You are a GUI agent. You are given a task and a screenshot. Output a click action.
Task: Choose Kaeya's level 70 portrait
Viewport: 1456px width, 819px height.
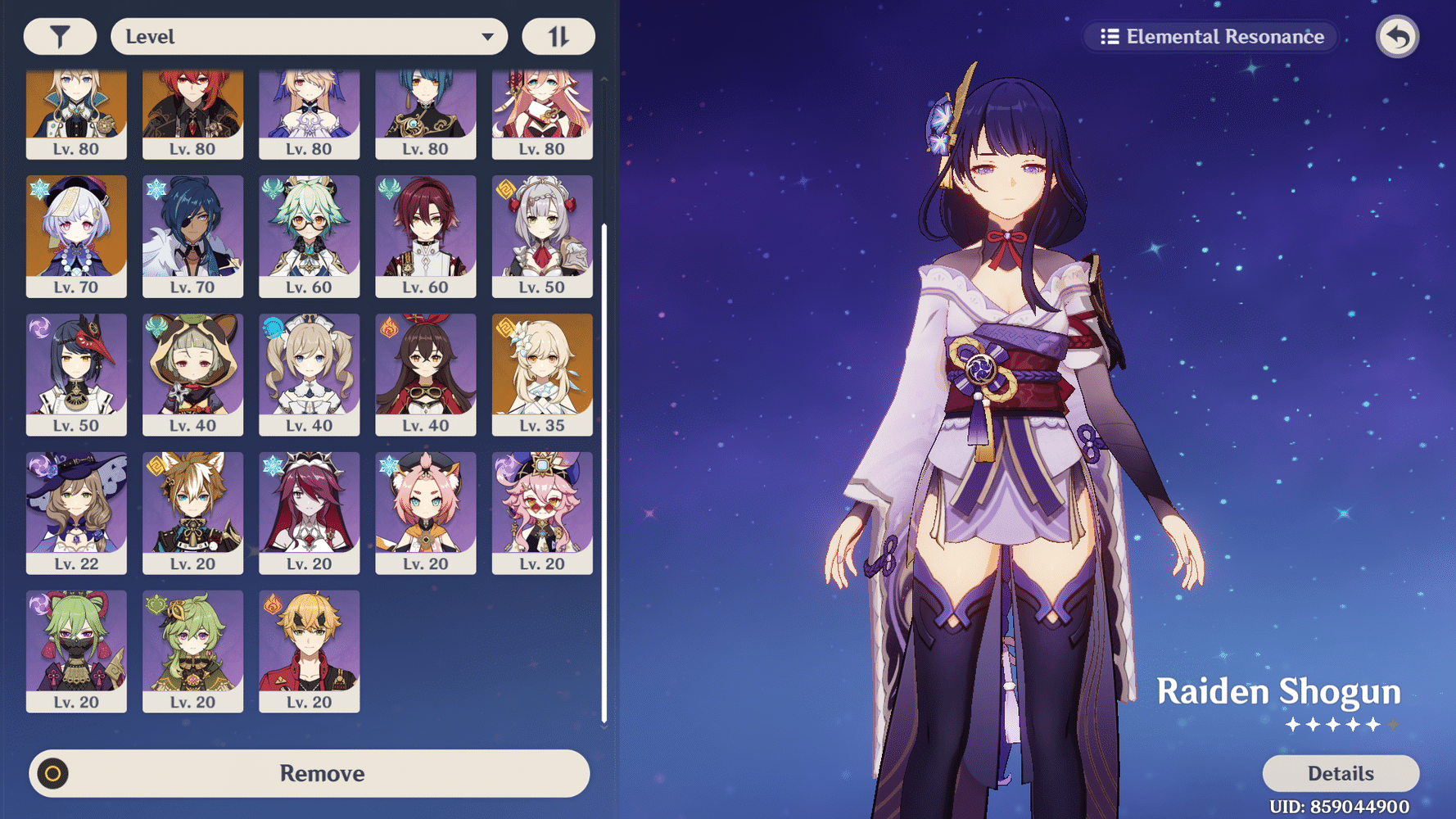(x=192, y=236)
